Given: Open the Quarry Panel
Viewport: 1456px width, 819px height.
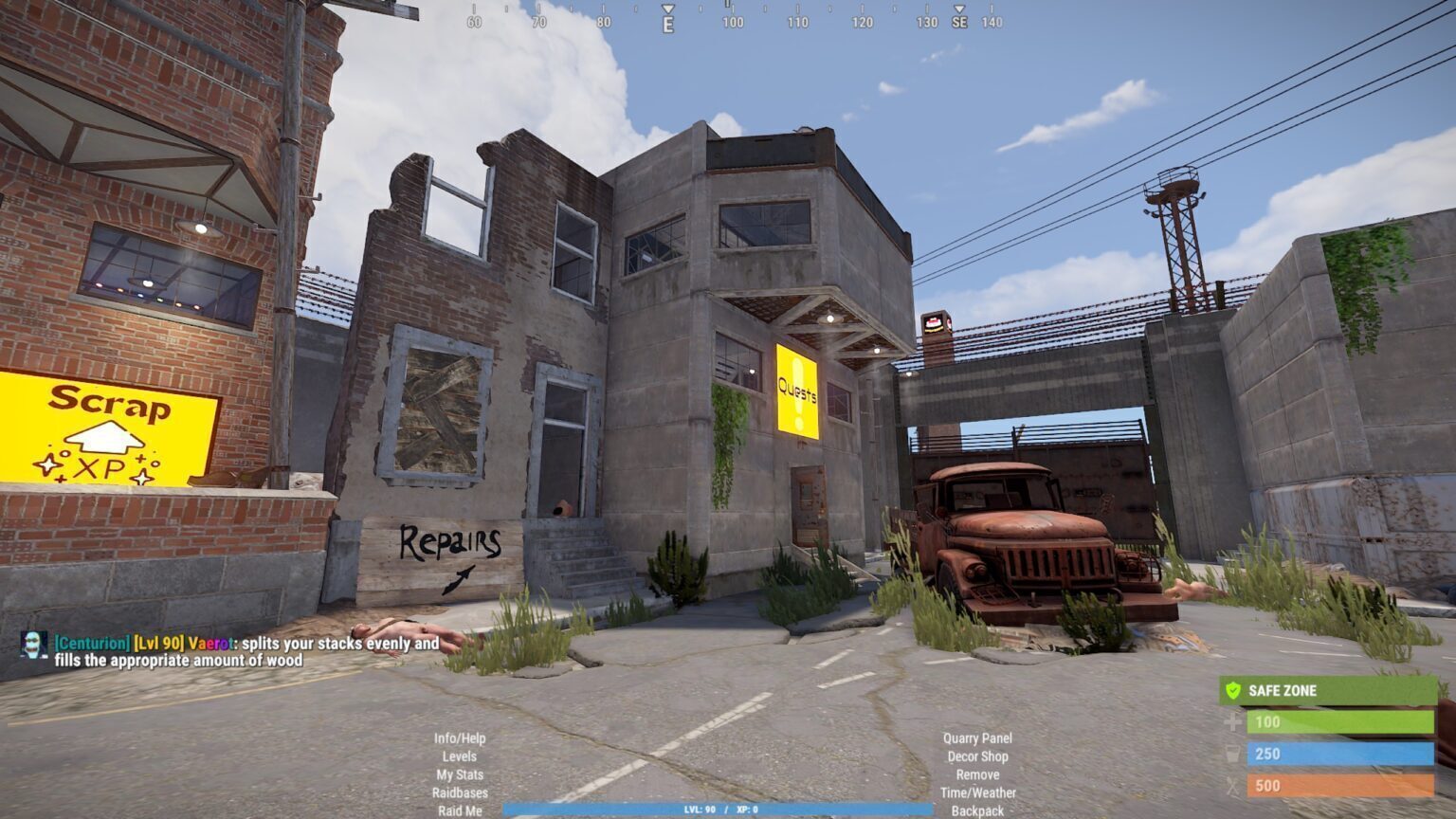Looking at the screenshot, I should tap(977, 738).
